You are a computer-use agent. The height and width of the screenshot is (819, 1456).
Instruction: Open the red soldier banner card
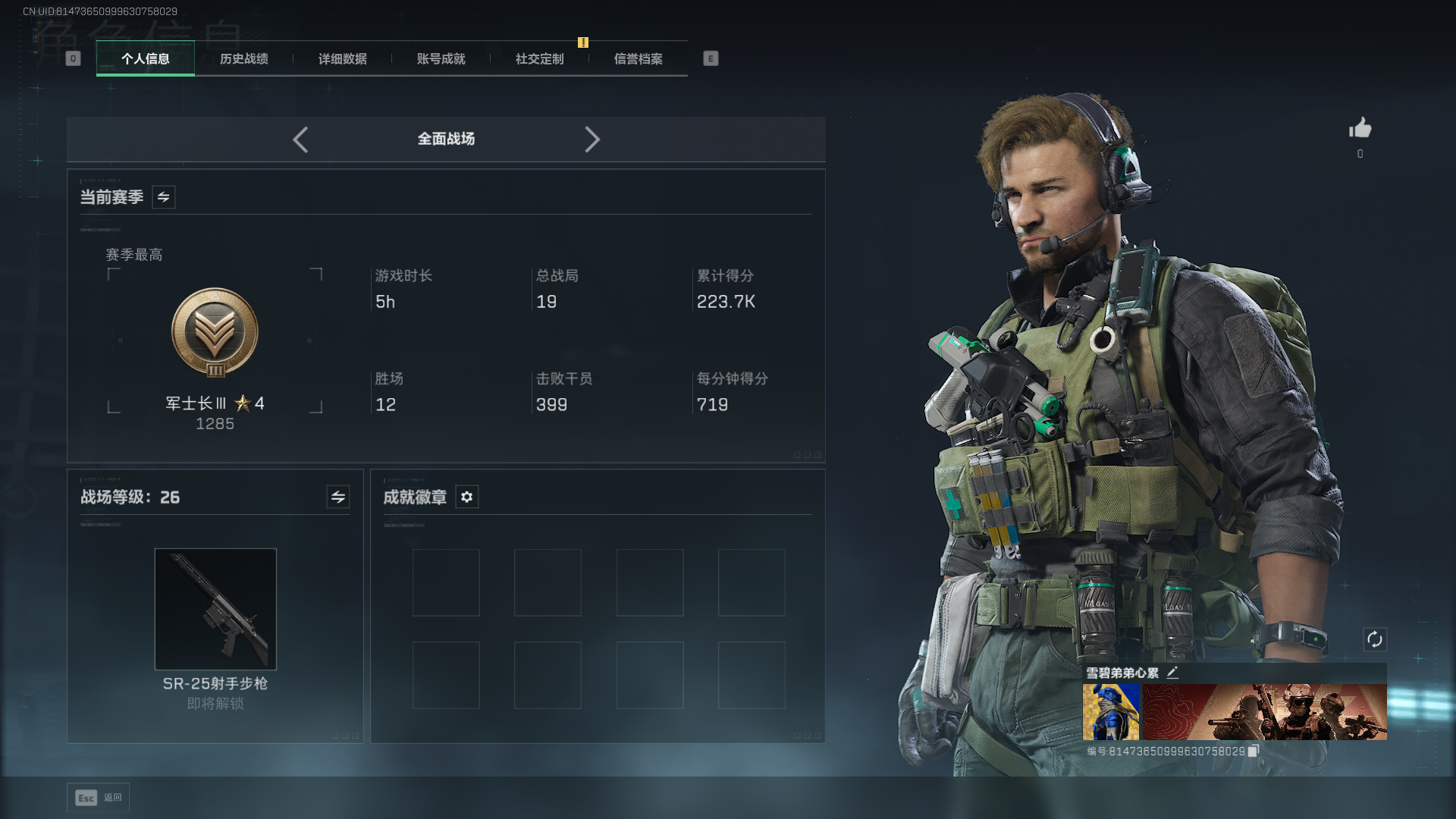point(1264,711)
